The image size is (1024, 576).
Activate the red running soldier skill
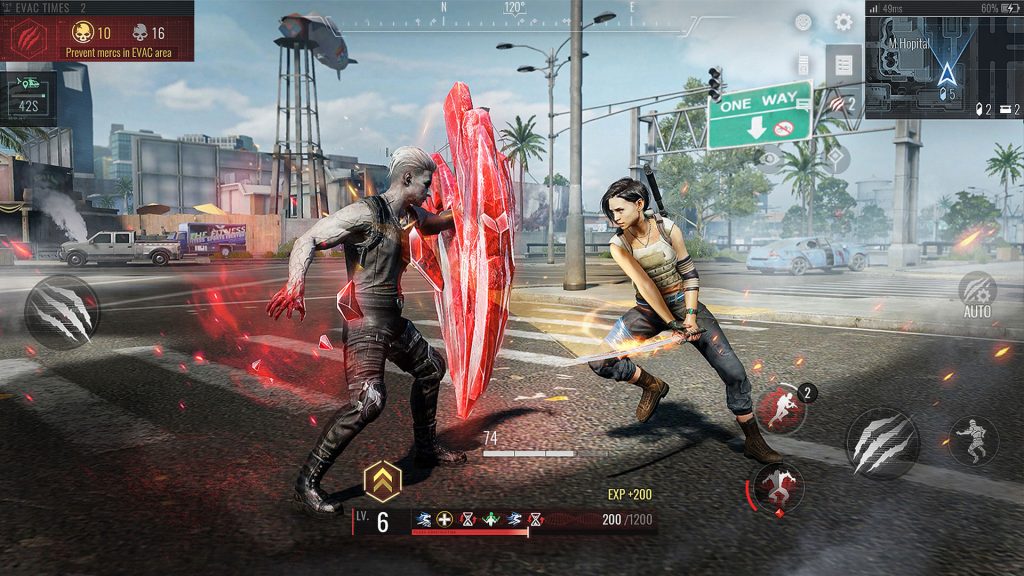pos(780,409)
